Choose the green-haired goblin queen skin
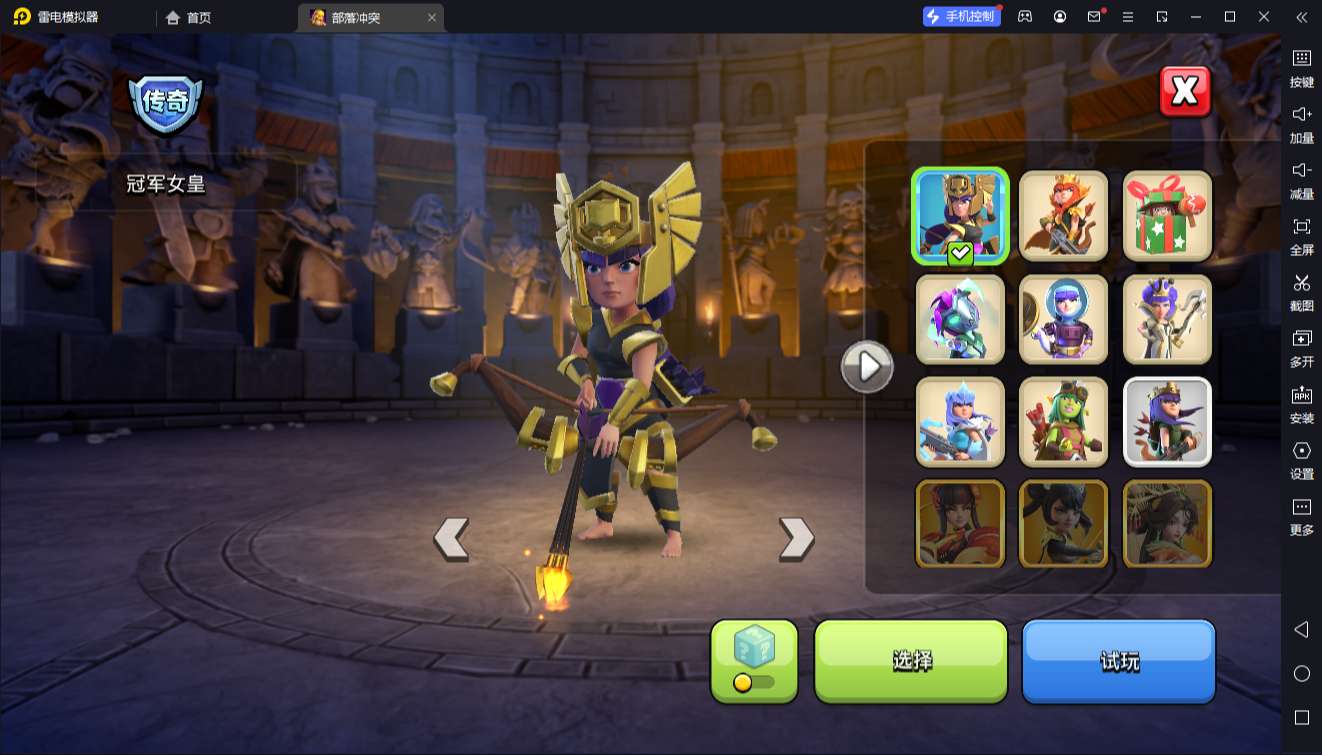1322x755 pixels. pos(1063,422)
